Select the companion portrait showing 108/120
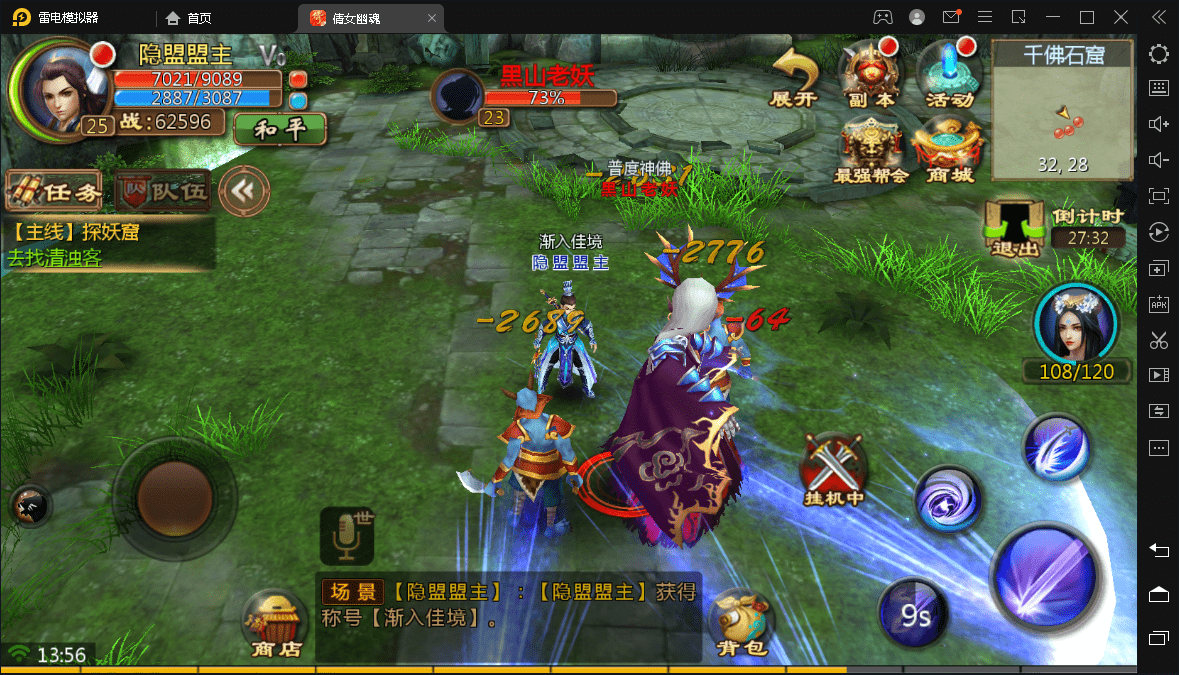The width and height of the screenshot is (1179, 675). (1075, 325)
